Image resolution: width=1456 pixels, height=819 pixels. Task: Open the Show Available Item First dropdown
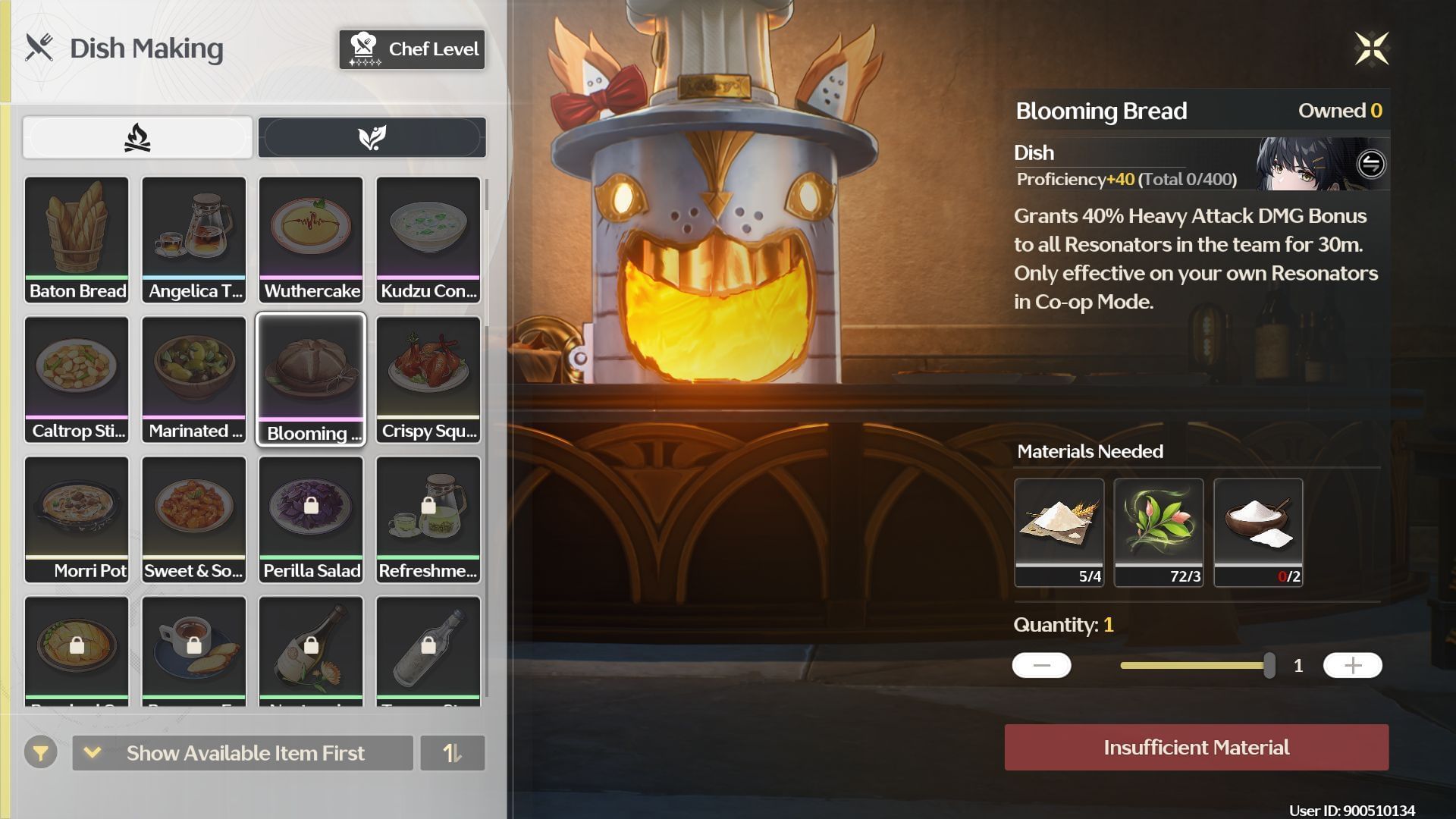(243, 753)
